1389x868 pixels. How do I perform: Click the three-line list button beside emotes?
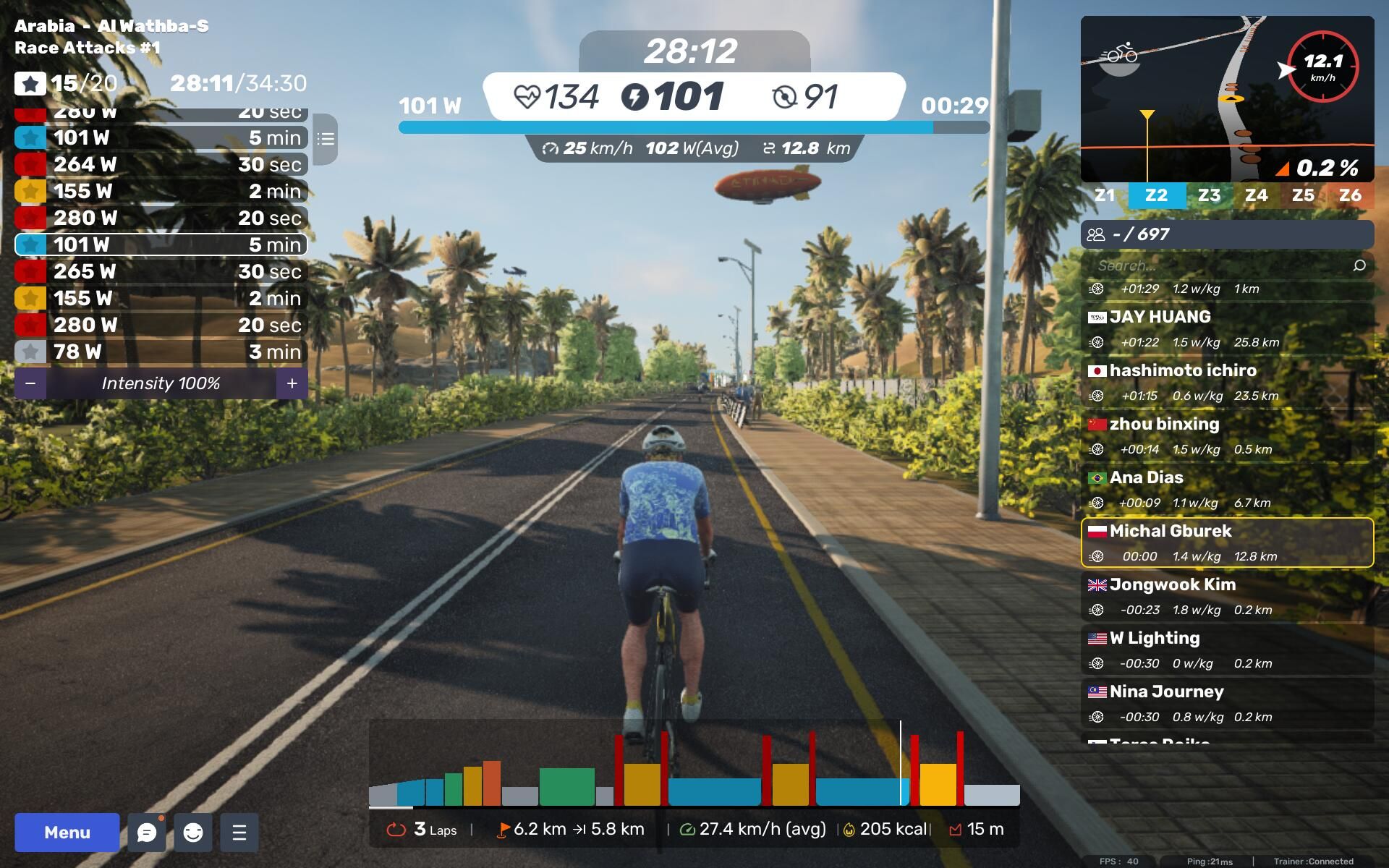point(239,833)
